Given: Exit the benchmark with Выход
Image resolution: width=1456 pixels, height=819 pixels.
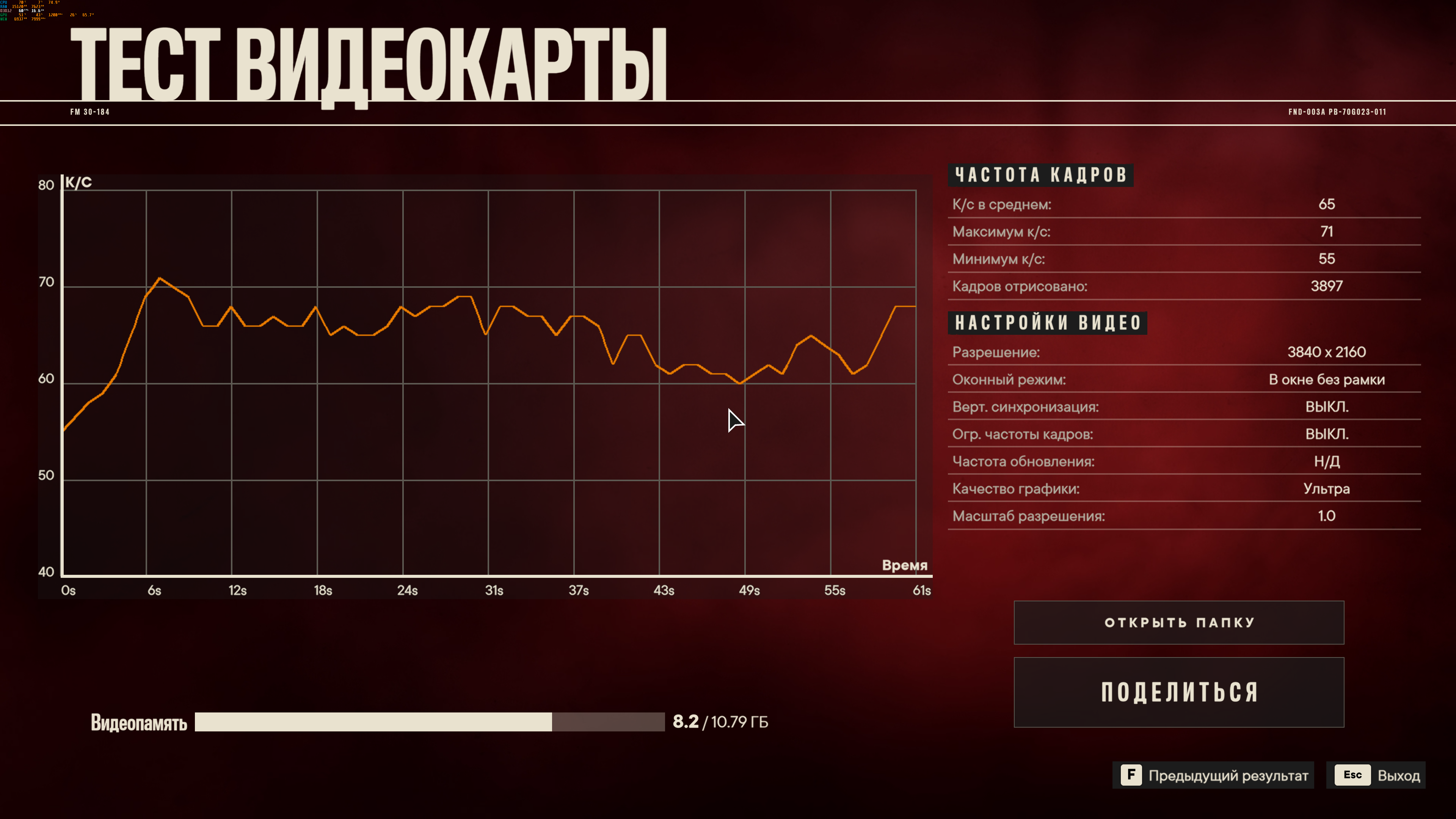Looking at the screenshot, I should tap(1376, 775).
